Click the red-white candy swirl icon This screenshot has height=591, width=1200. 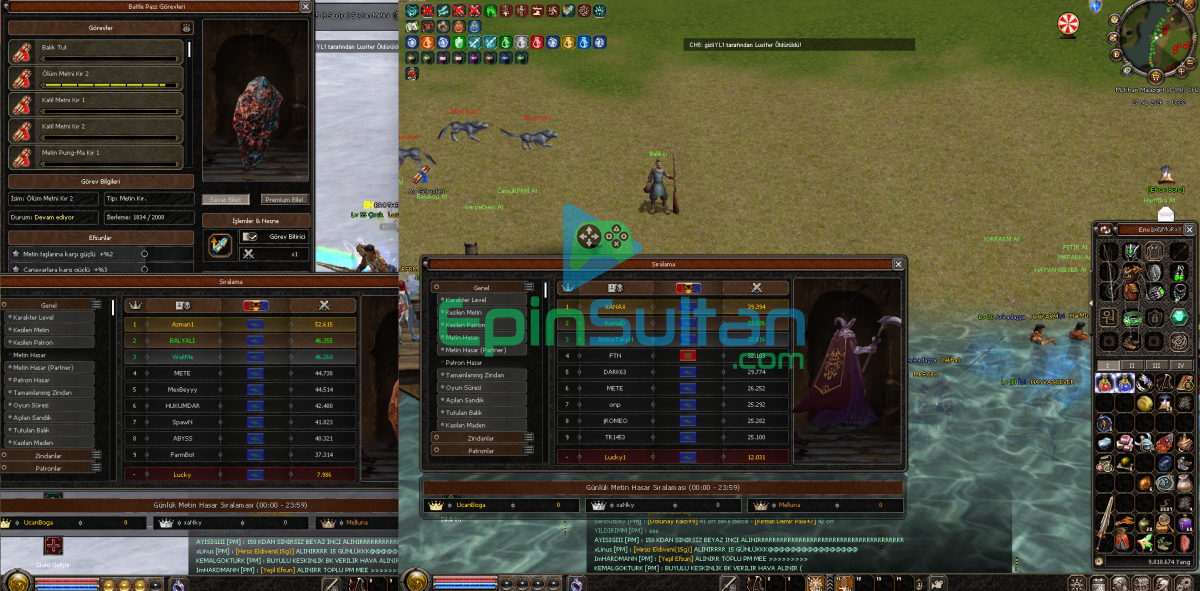click(1070, 22)
